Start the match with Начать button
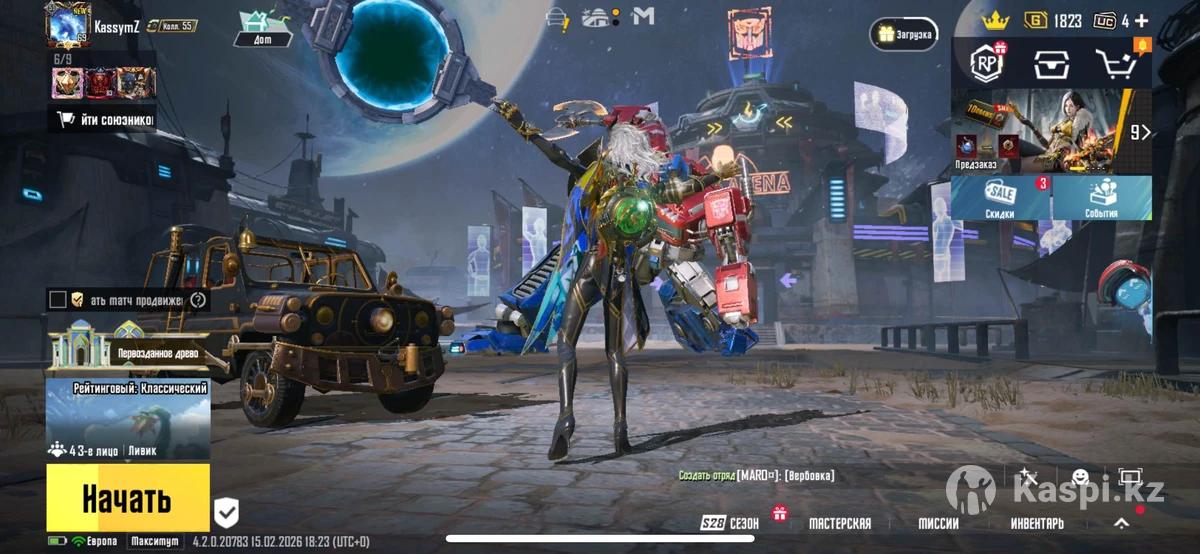The image size is (1200, 554). coord(127,497)
